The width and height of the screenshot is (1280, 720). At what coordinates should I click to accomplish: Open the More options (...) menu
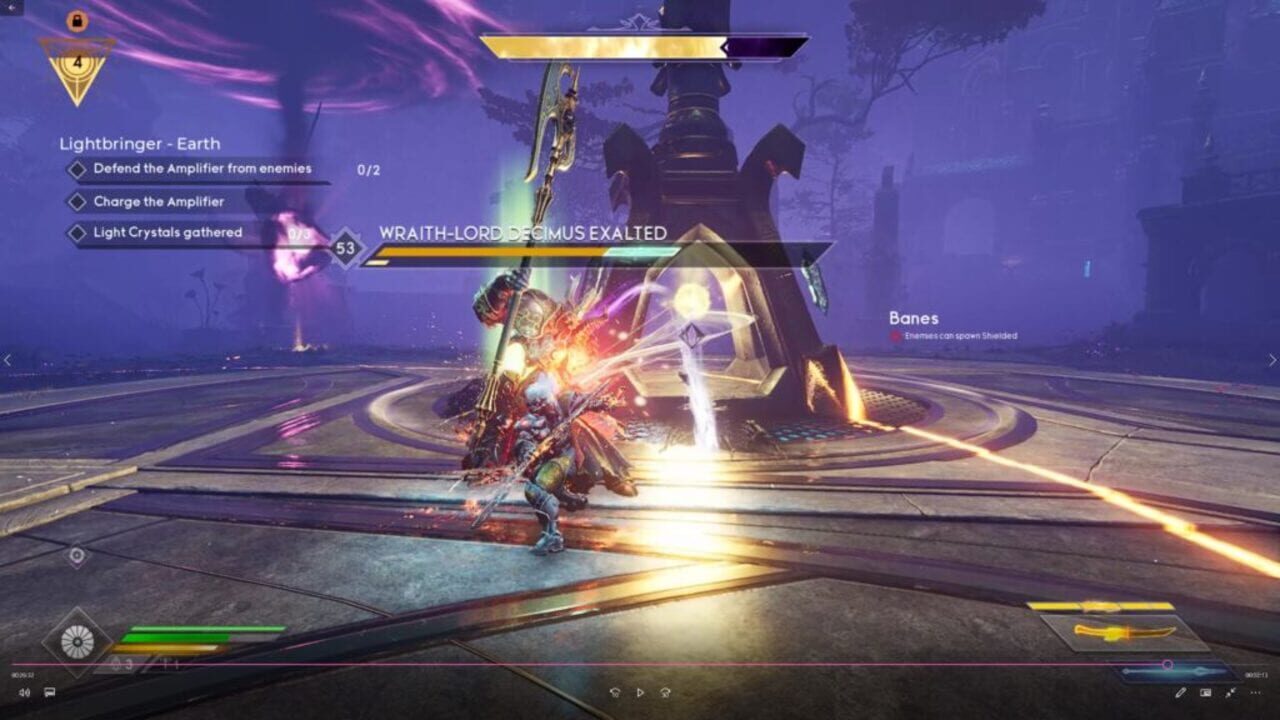pyautogui.click(x=1256, y=692)
